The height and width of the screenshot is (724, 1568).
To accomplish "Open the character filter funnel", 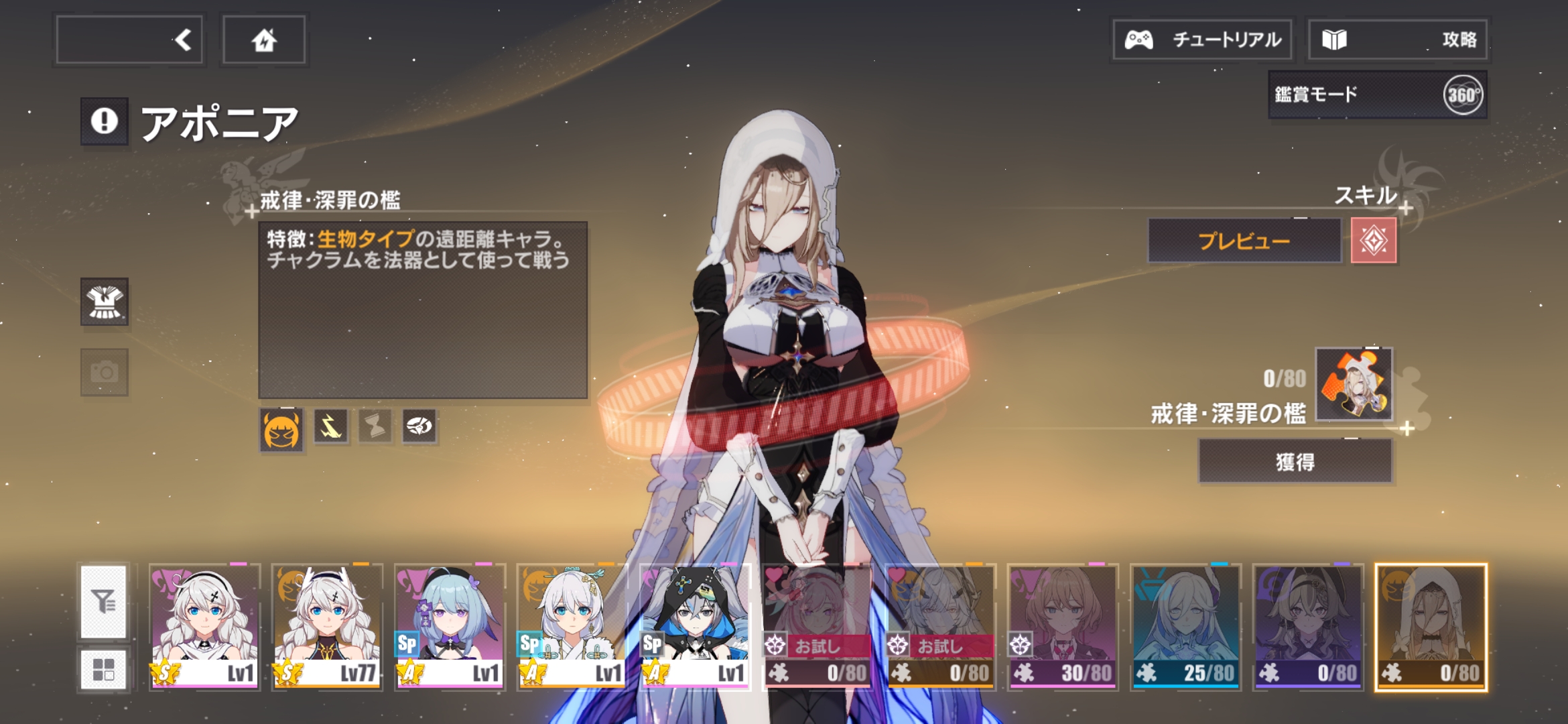I will point(103,601).
